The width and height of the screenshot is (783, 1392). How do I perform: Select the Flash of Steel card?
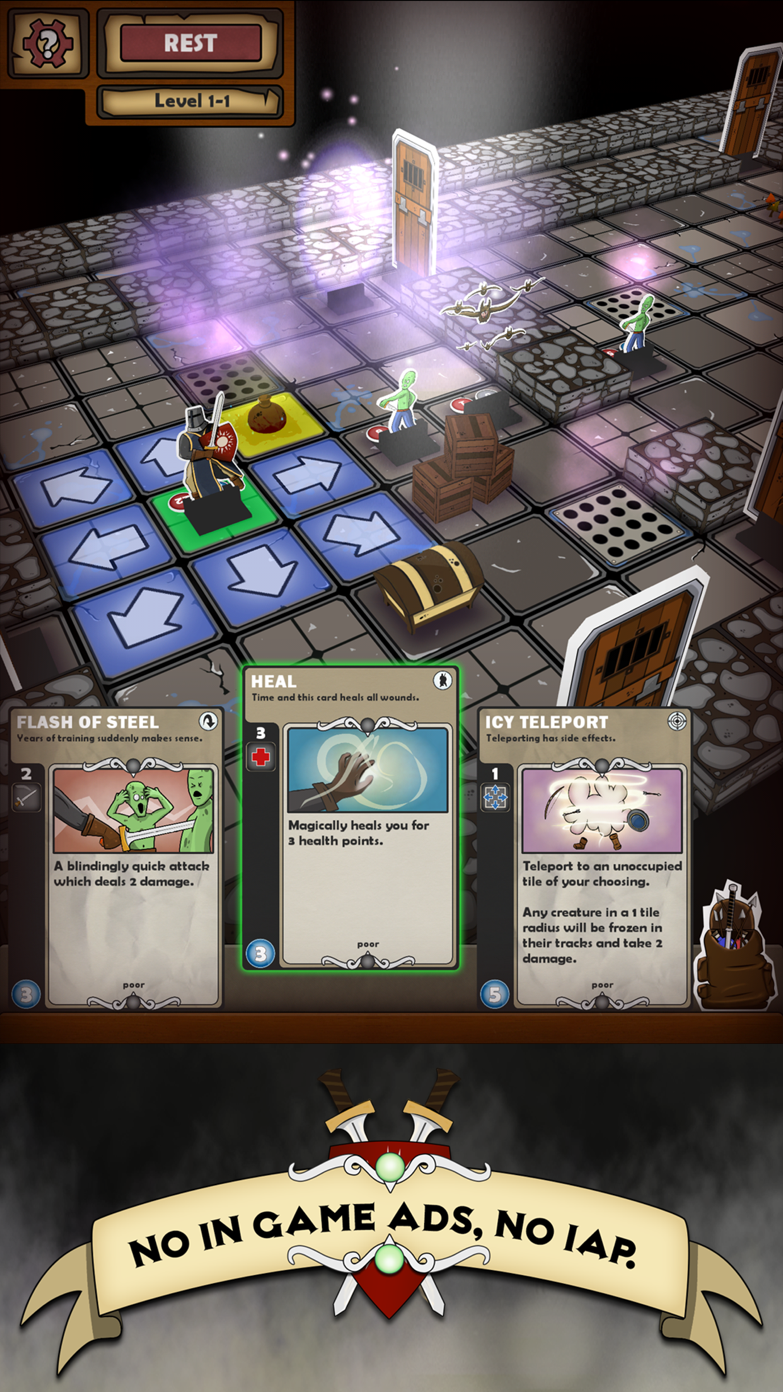pos(117,858)
